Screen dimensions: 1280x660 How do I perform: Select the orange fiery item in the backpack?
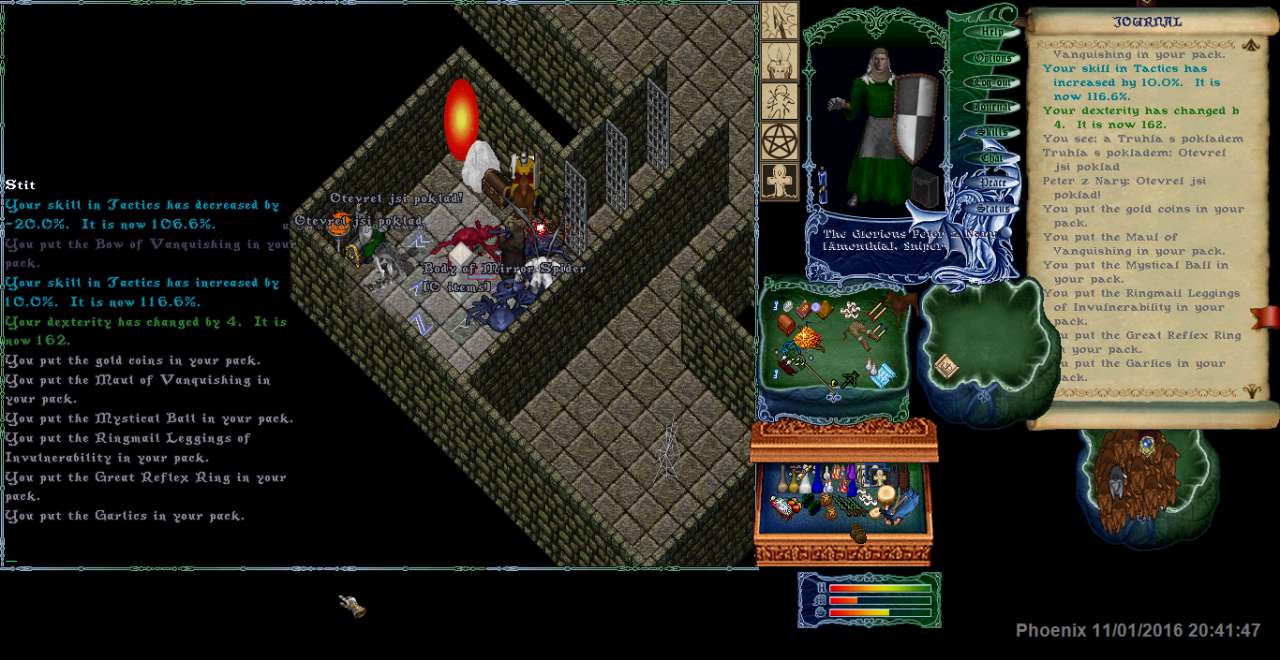(x=806, y=338)
